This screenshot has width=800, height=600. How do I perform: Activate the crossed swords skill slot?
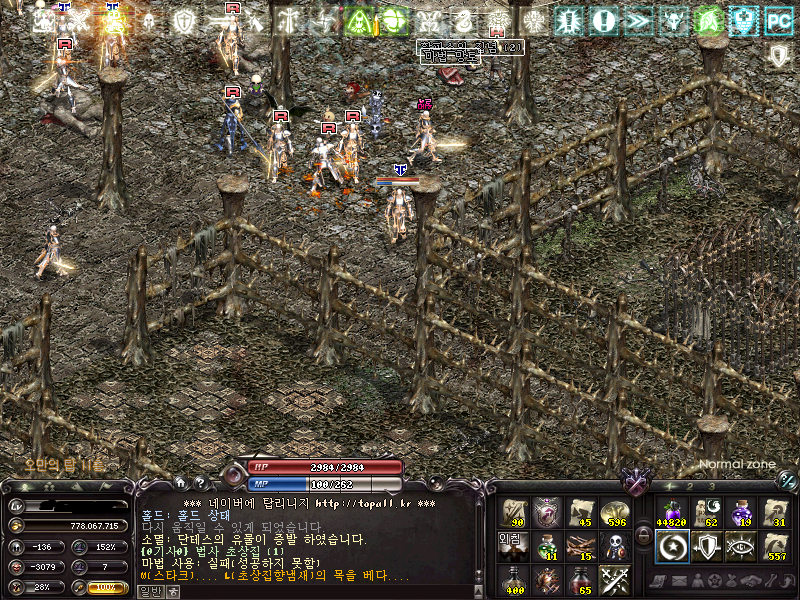pyautogui.click(x=616, y=579)
